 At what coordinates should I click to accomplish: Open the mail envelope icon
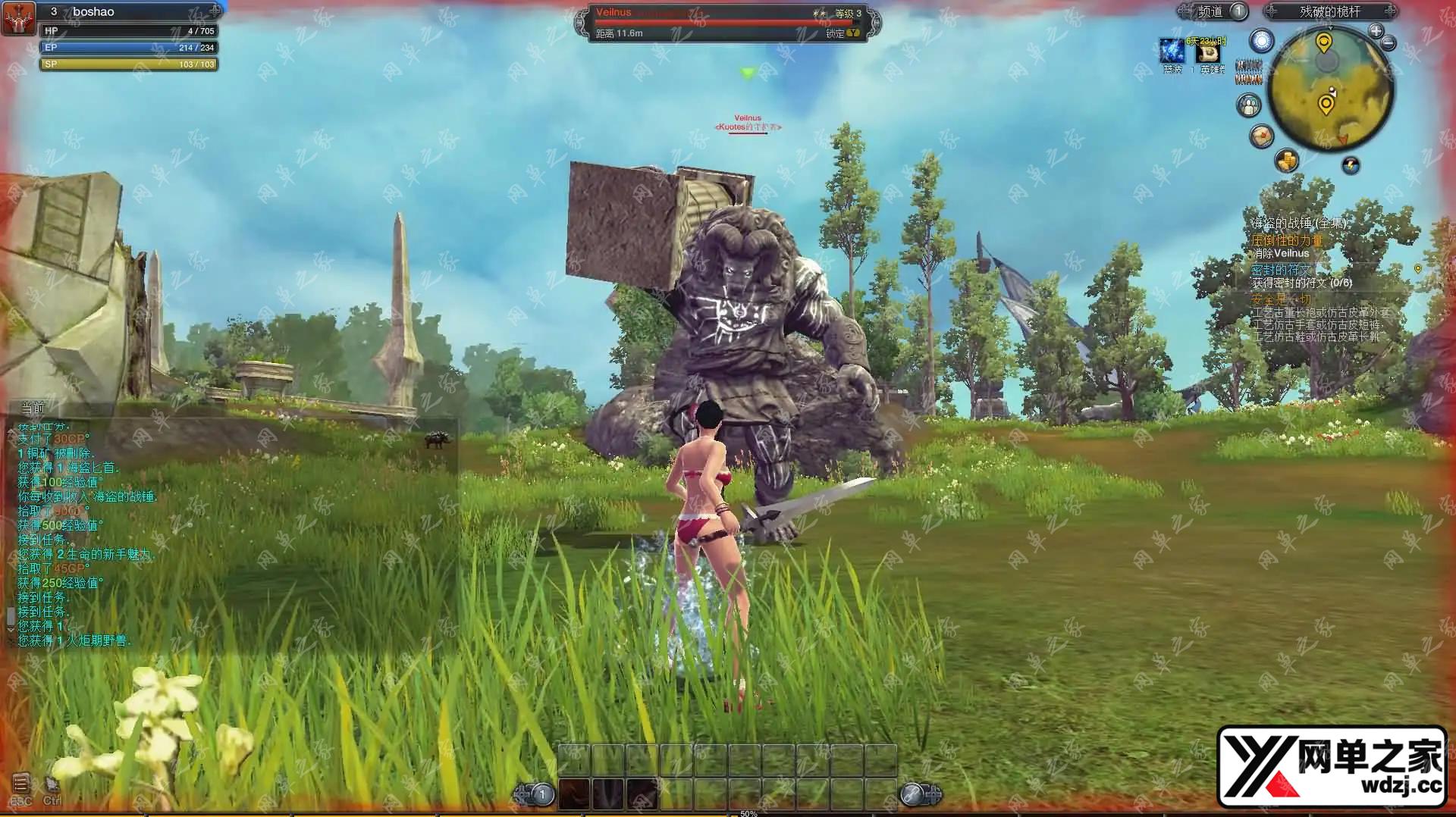pos(1262,136)
